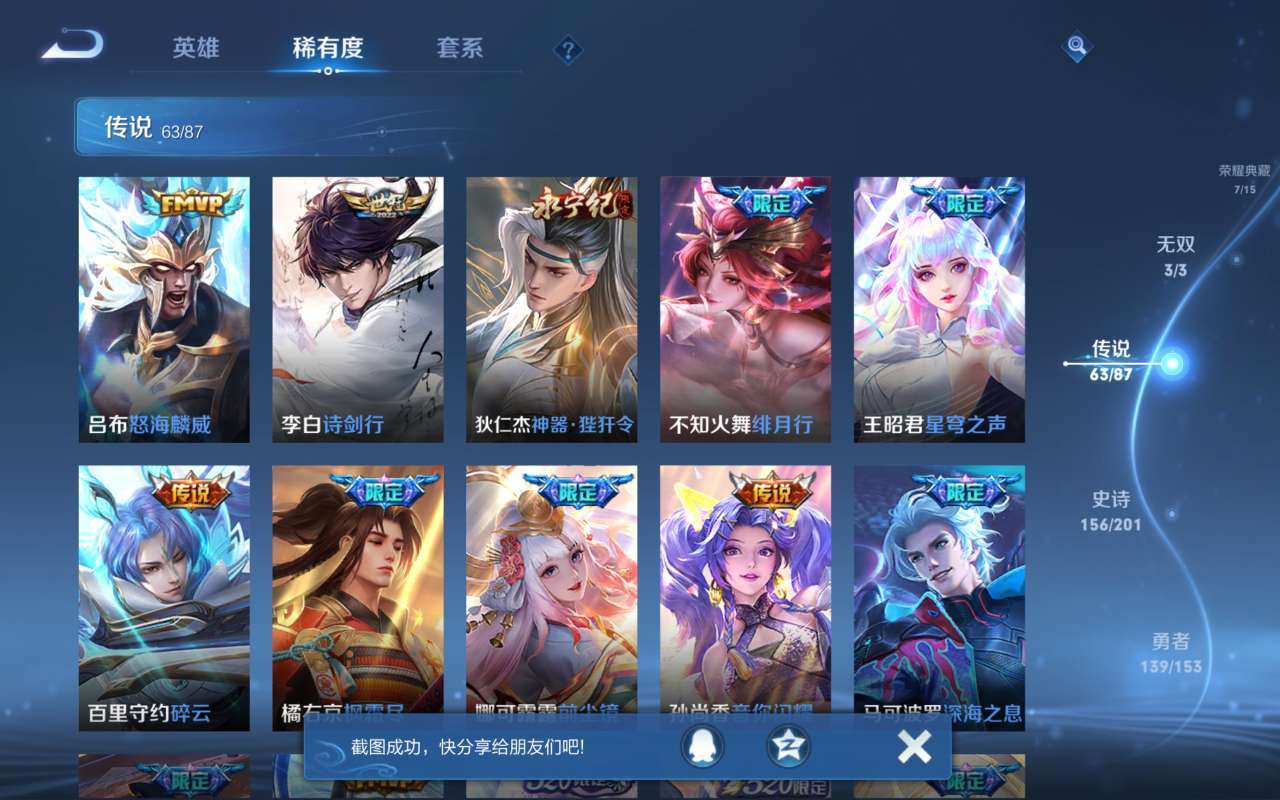Open the skin search magnifier icon
Viewport: 1280px width, 800px height.
click(x=1079, y=47)
